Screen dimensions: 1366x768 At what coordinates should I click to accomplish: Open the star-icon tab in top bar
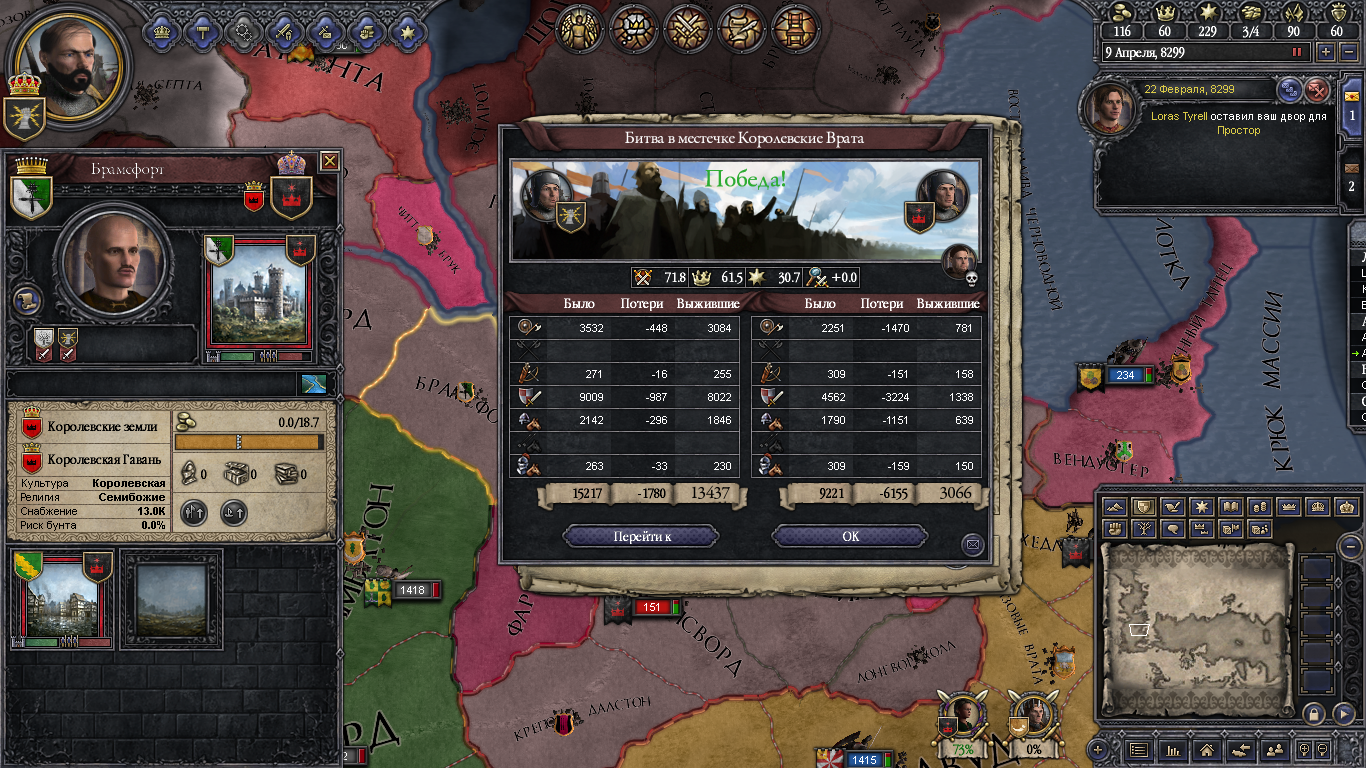[407, 31]
